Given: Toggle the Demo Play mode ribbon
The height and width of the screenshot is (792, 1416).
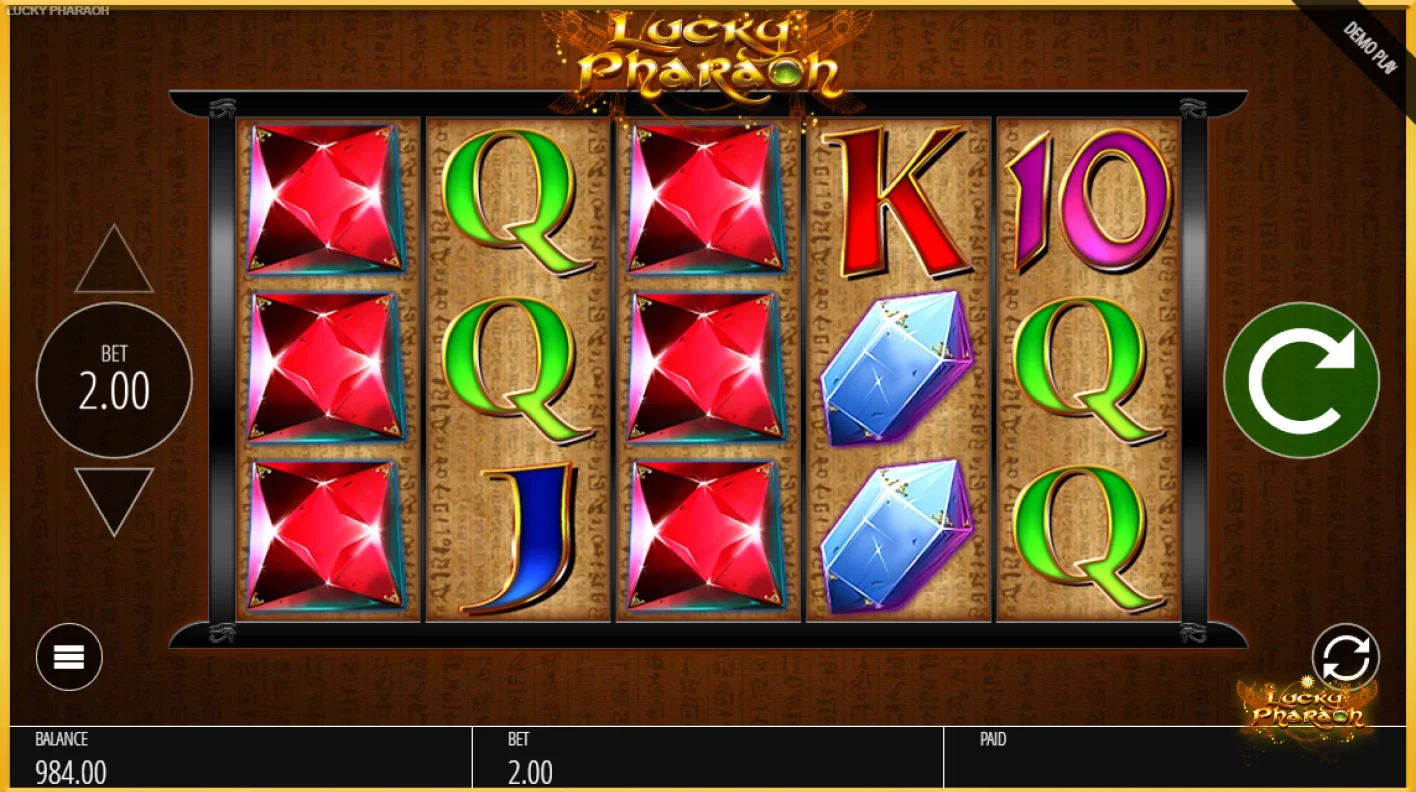Looking at the screenshot, I should coord(1370,45).
